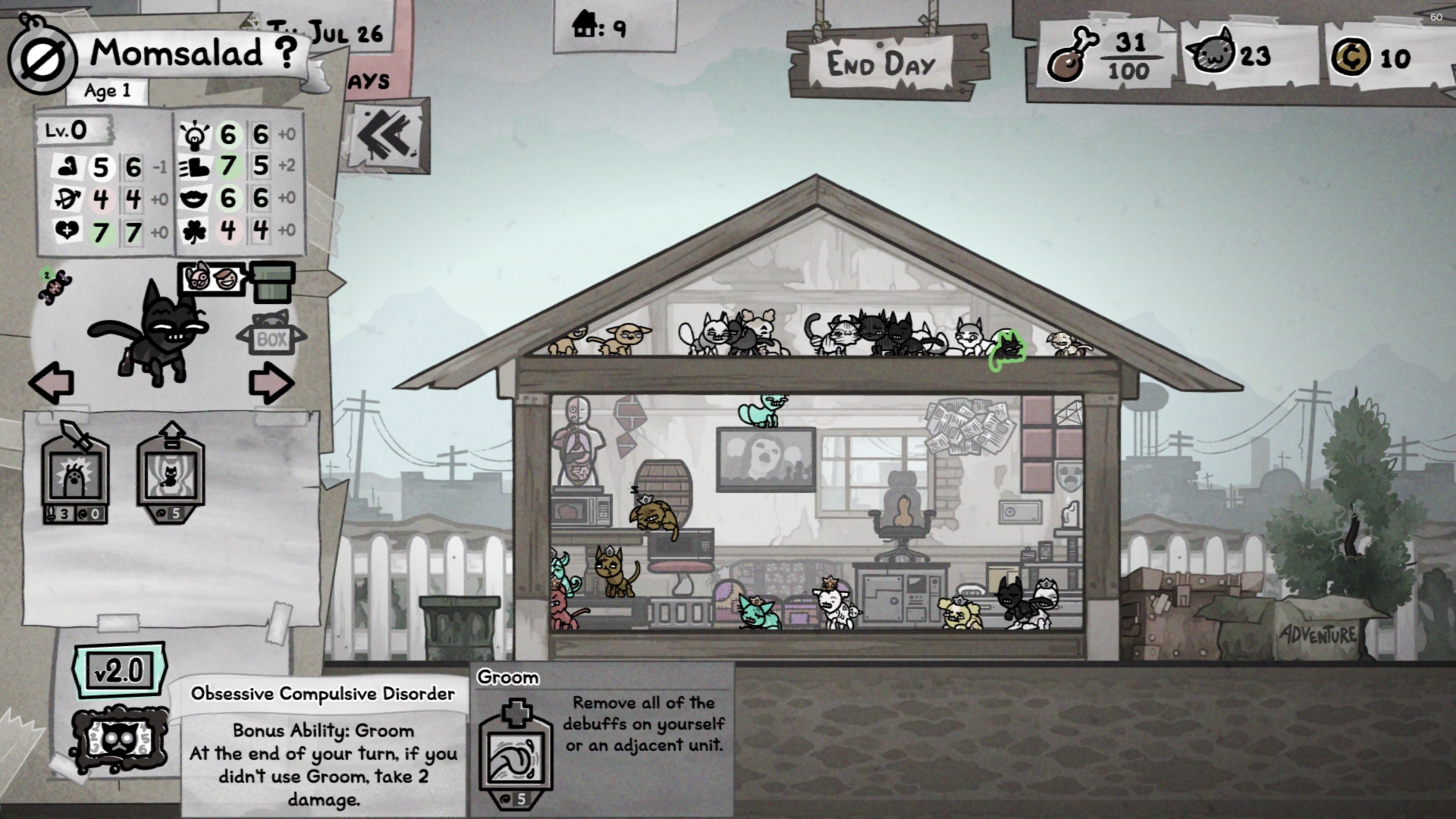Click the End Day wooden sign

pyautogui.click(x=883, y=64)
